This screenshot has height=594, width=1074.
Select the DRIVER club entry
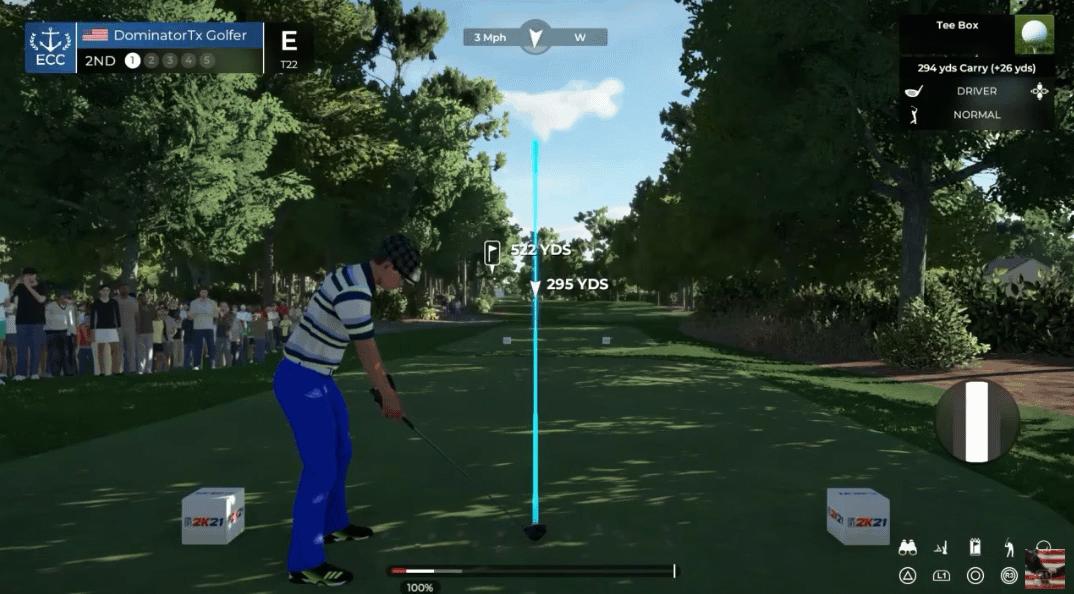(x=975, y=91)
